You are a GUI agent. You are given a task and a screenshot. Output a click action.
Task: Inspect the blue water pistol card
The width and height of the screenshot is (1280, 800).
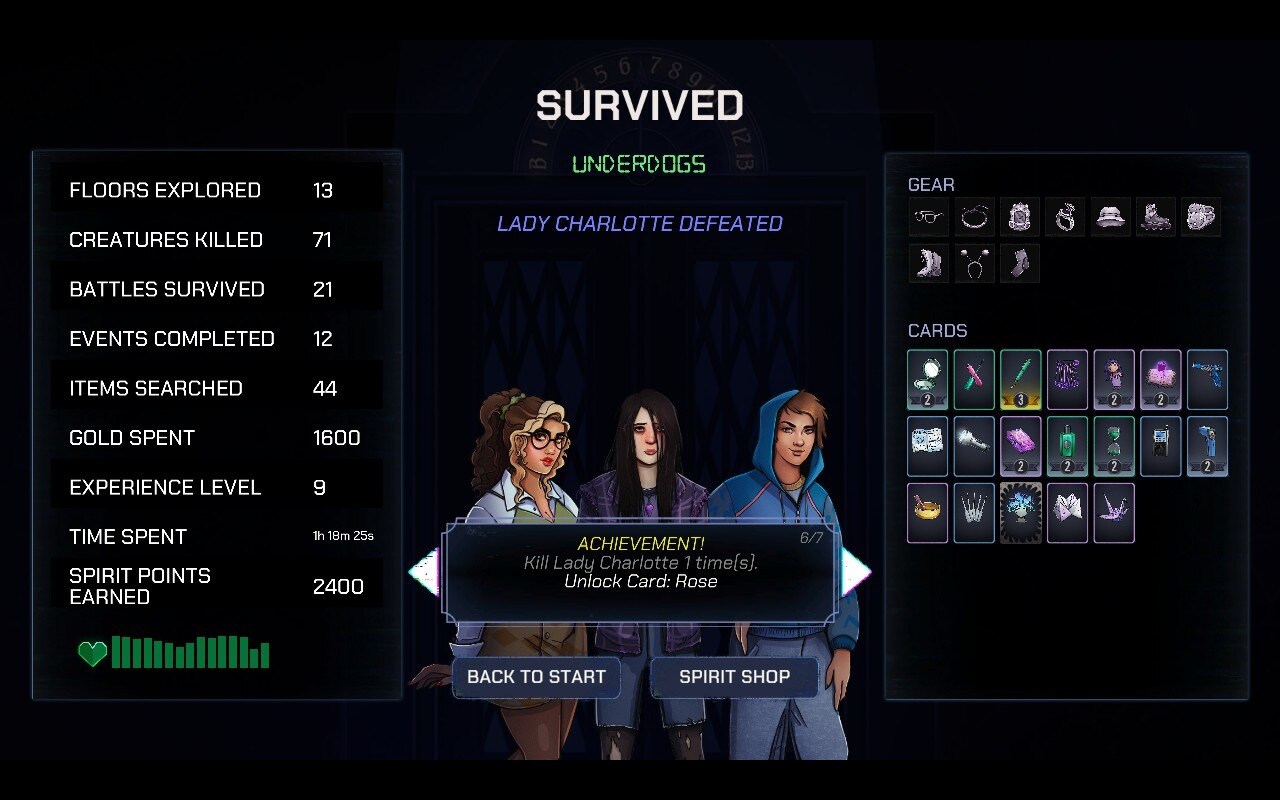pyautogui.click(x=1207, y=379)
